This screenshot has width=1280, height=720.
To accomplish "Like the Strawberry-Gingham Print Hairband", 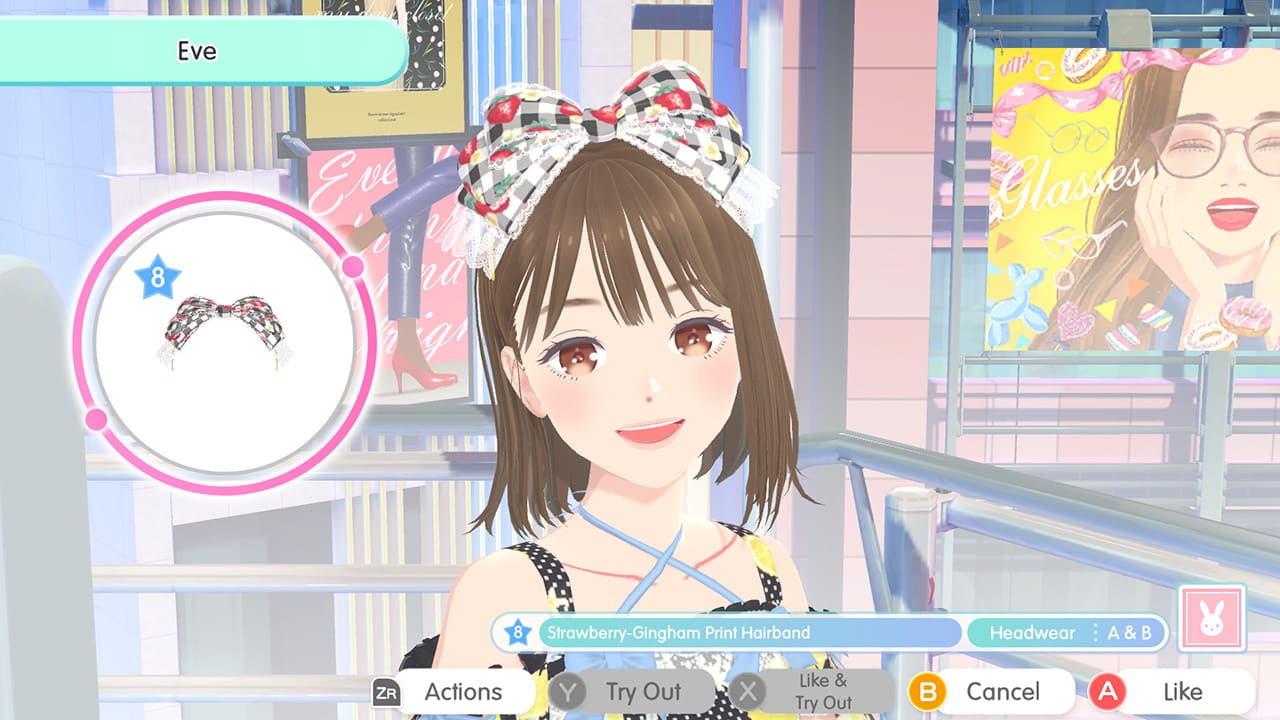I will click(1181, 691).
